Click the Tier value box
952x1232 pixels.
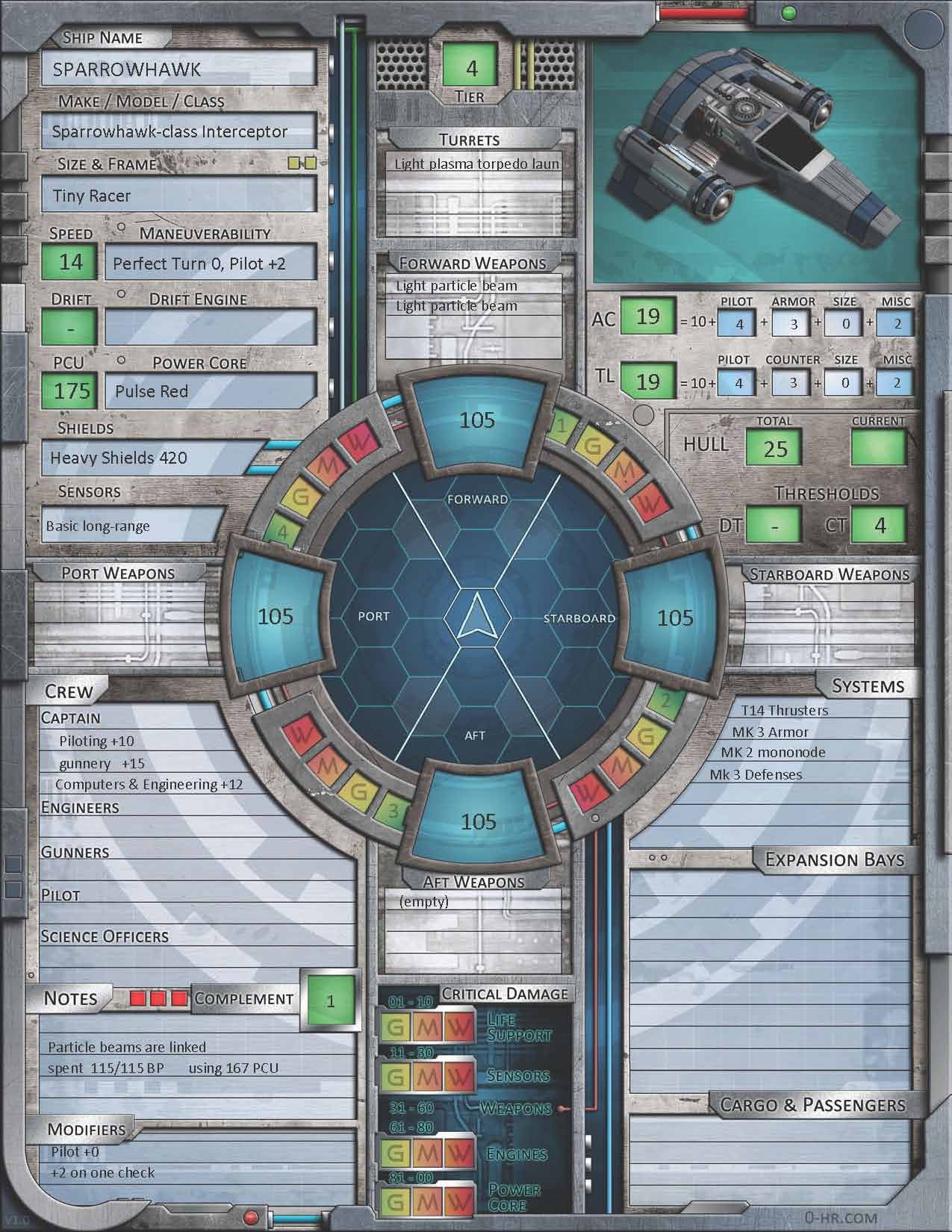click(x=471, y=68)
